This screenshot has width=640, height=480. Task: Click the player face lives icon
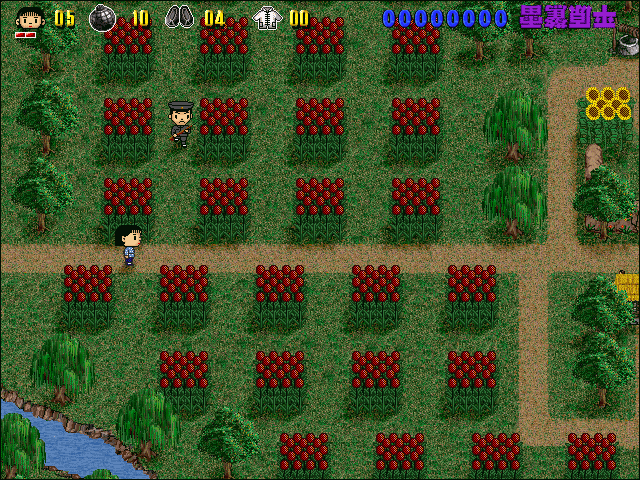point(29,18)
